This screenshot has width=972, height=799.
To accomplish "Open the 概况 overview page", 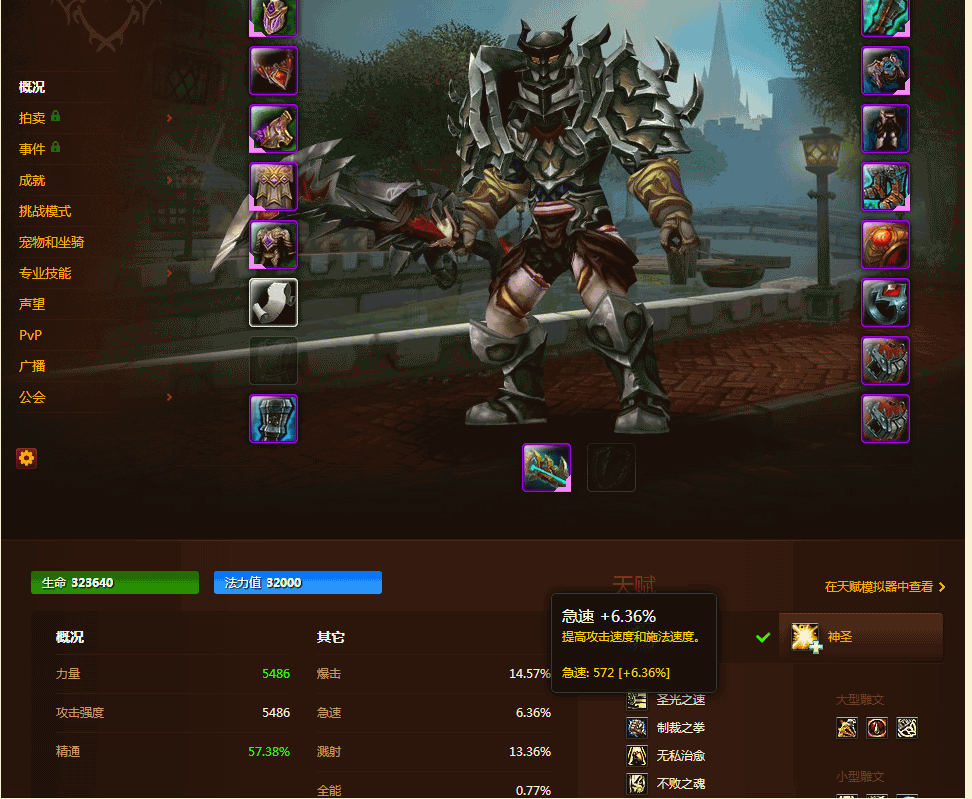I will (31, 87).
